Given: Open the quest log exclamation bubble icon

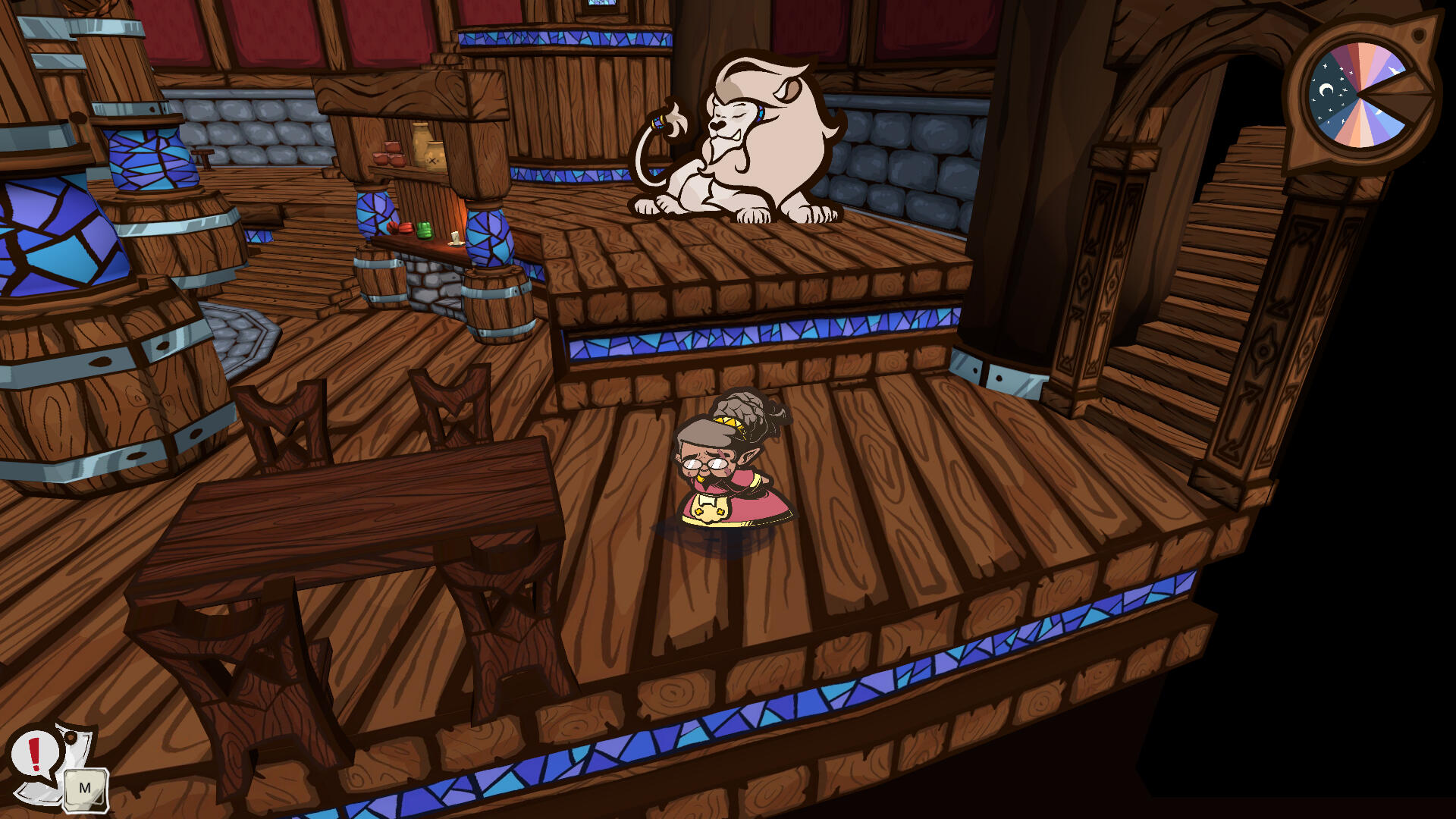Looking at the screenshot, I should point(35,755).
